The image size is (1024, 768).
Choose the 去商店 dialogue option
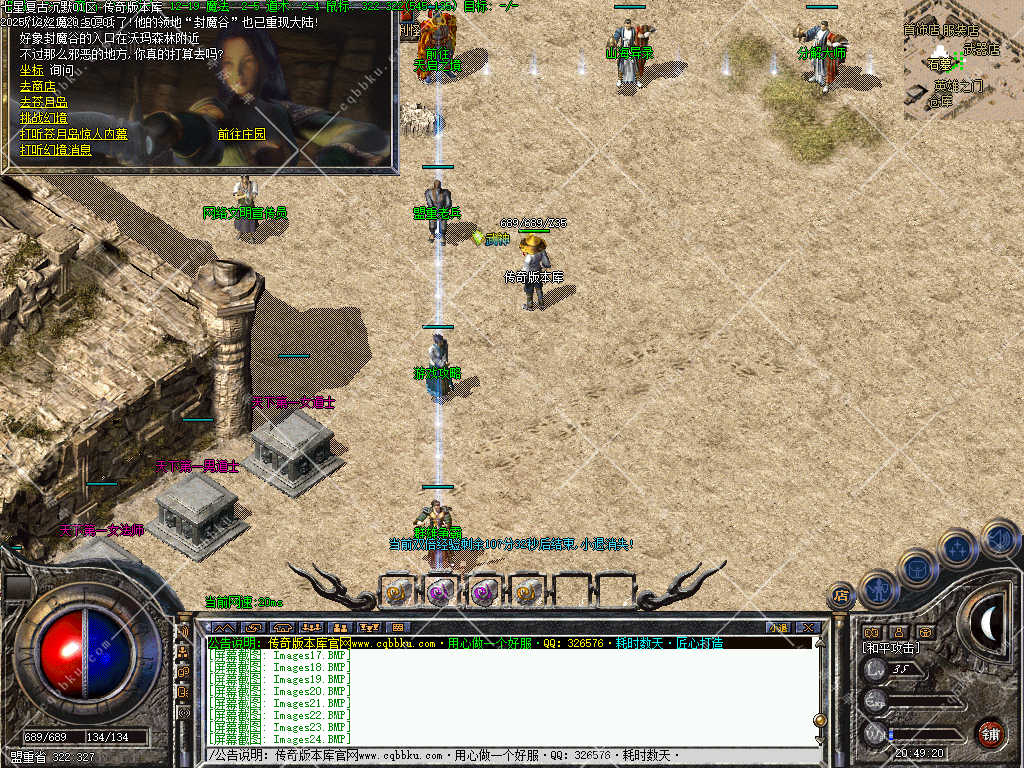click(37, 86)
